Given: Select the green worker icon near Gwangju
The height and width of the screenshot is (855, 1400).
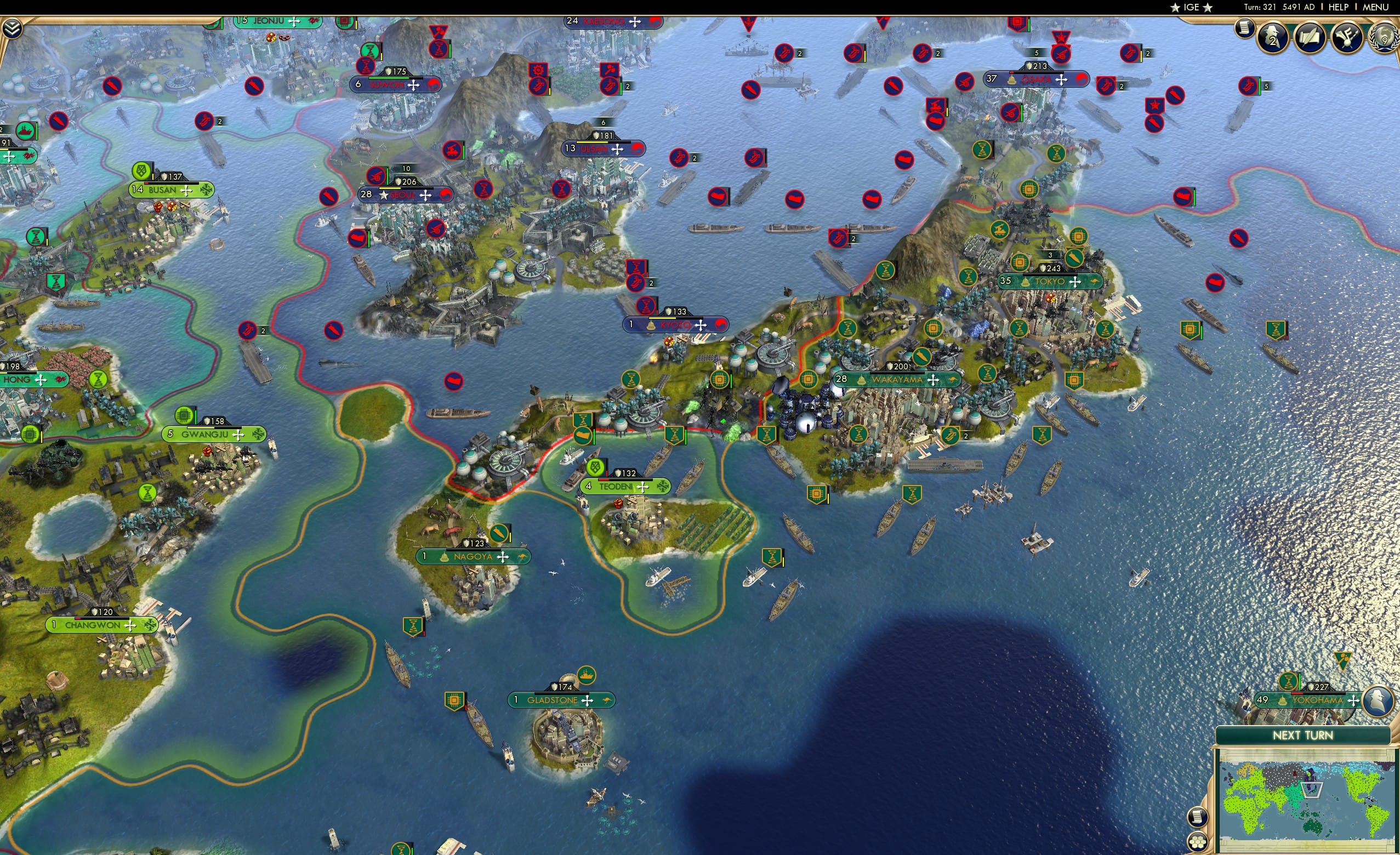Looking at the screenshot, I should 147,492.
